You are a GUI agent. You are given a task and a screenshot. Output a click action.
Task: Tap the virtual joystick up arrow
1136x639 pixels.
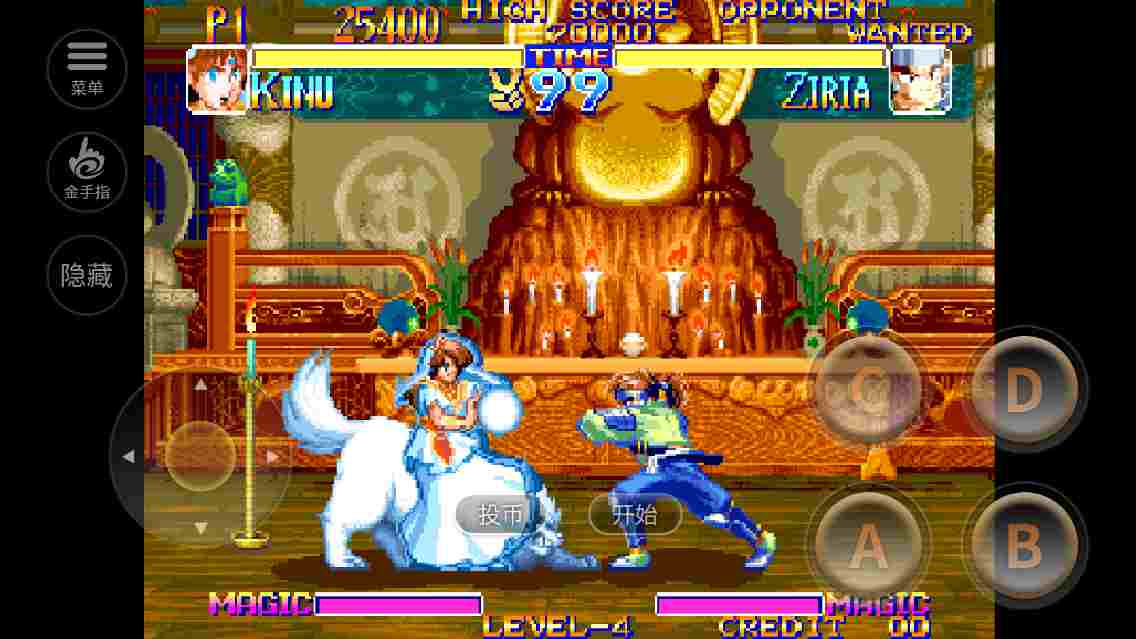pyautogui.click(x=200, y=384)
